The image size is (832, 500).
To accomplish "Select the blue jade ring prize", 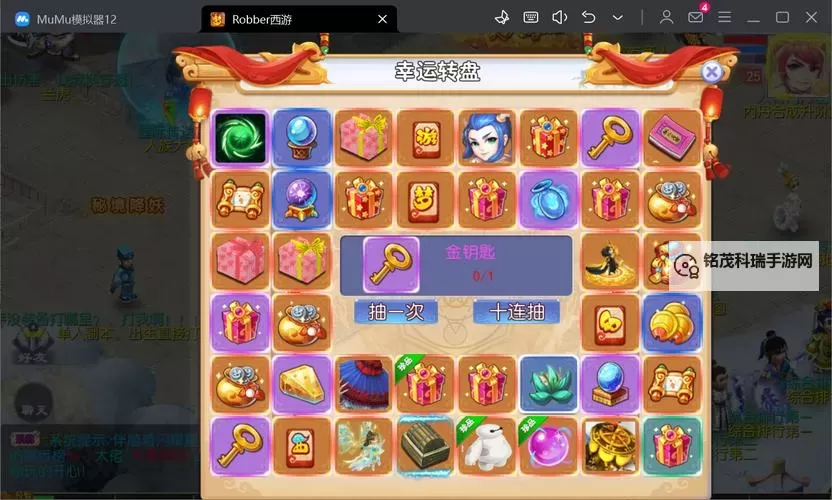I will coord(548,199).
